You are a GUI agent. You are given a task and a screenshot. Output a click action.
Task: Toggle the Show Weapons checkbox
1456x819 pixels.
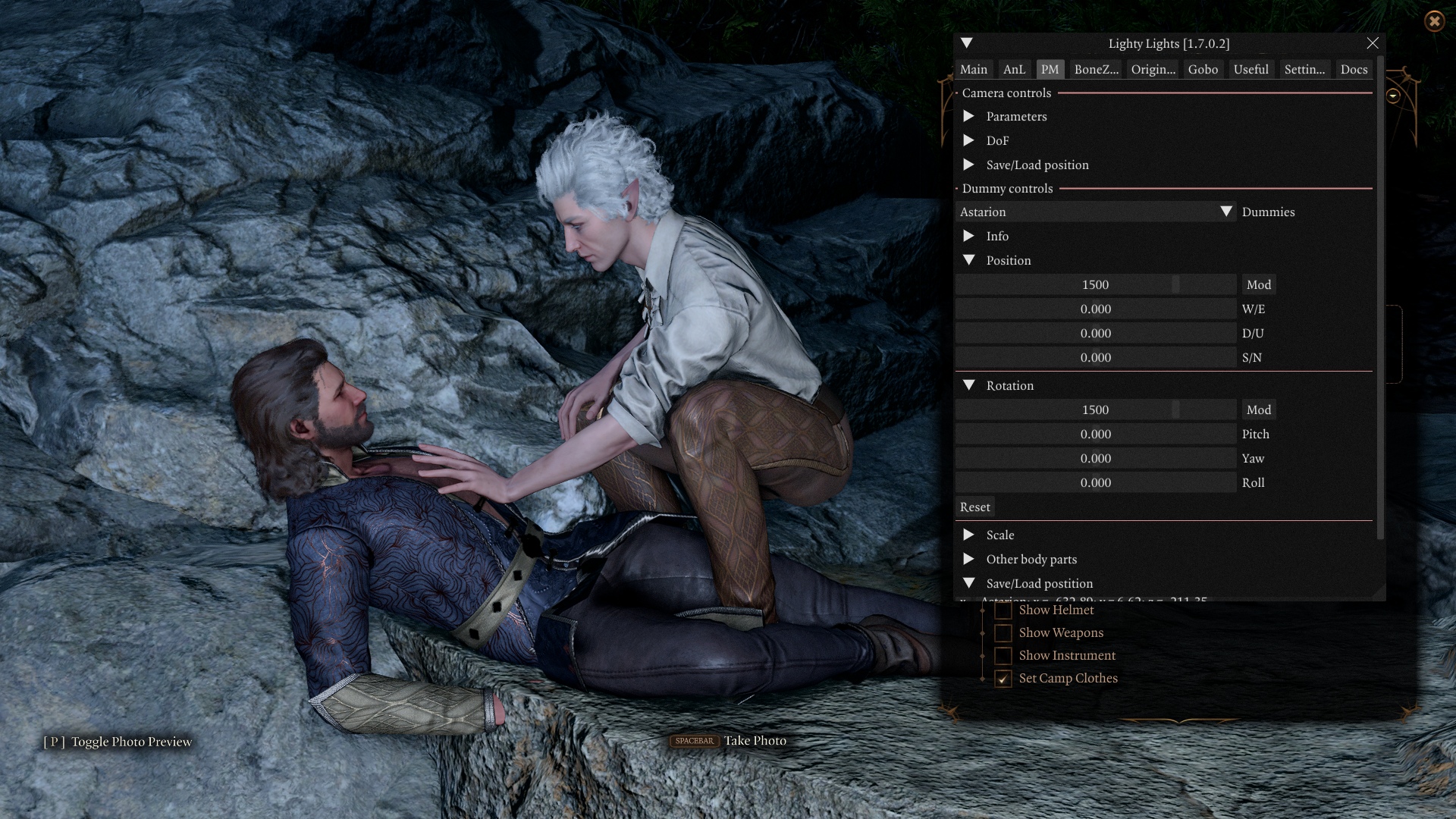[1003, 632]
